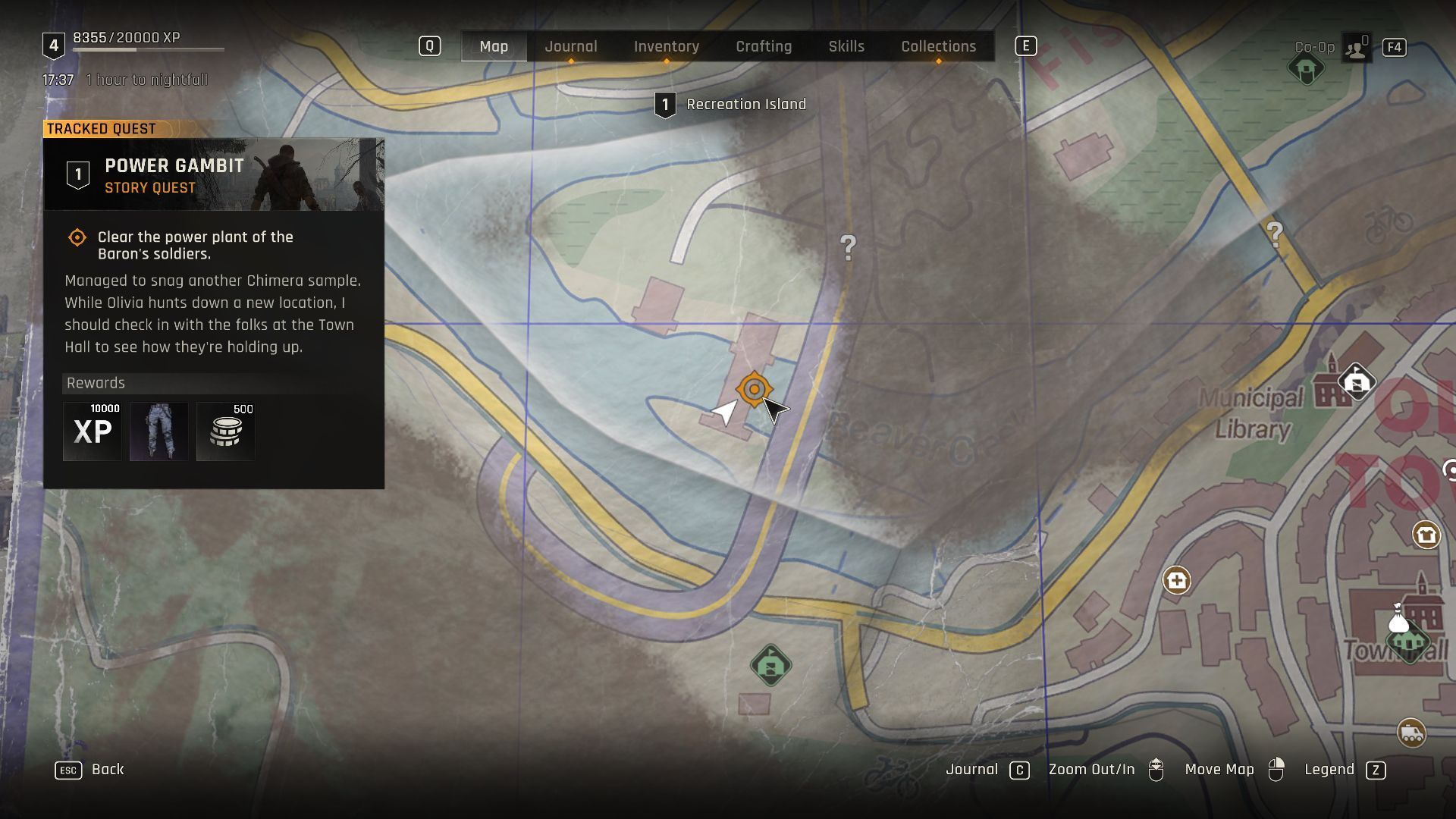The width and height of the screenshot is (1456, 819).
Task: Open the map Legend
Action: point(1345,770)
